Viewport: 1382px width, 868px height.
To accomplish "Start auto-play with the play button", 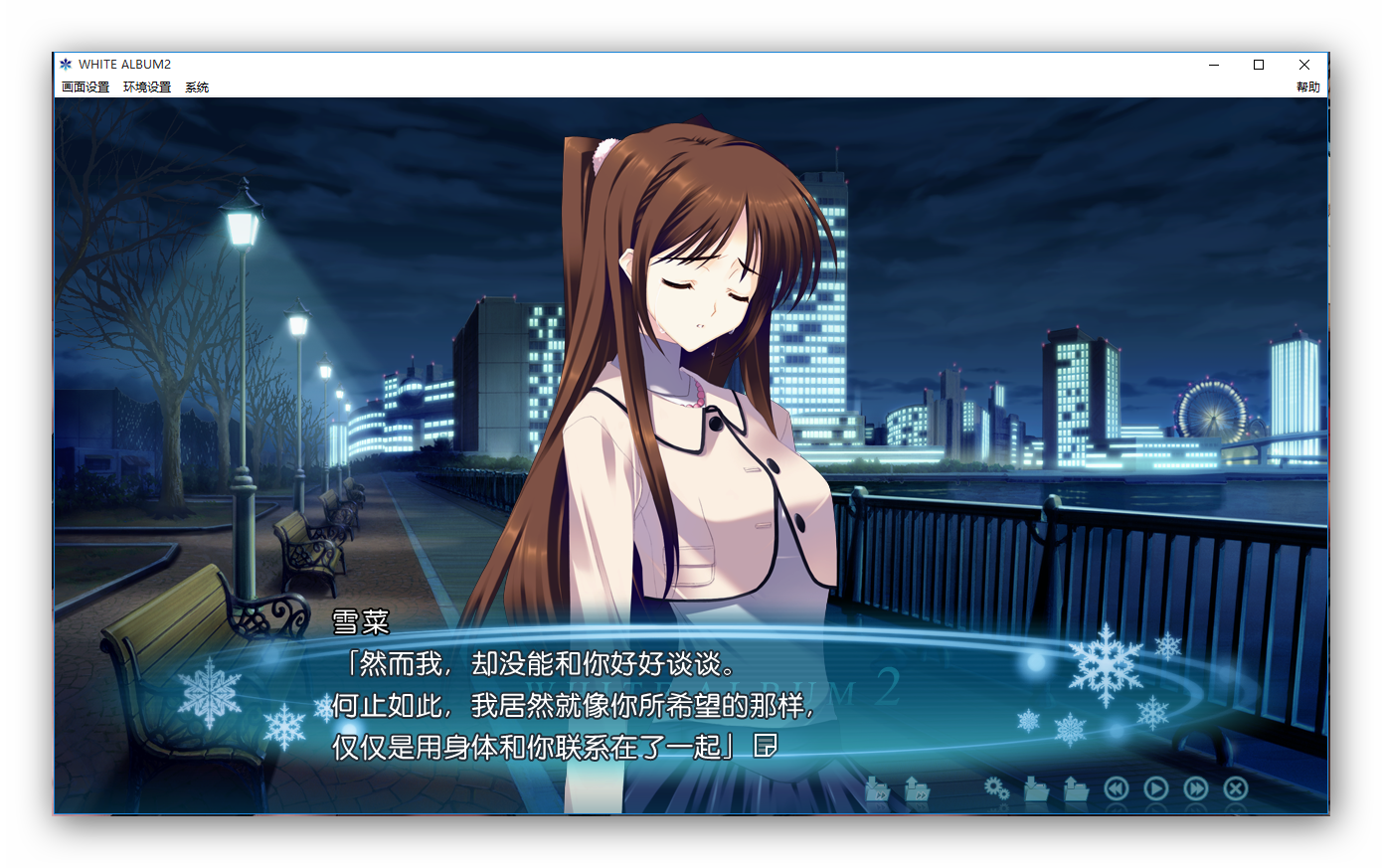I will coord(1155,789).
